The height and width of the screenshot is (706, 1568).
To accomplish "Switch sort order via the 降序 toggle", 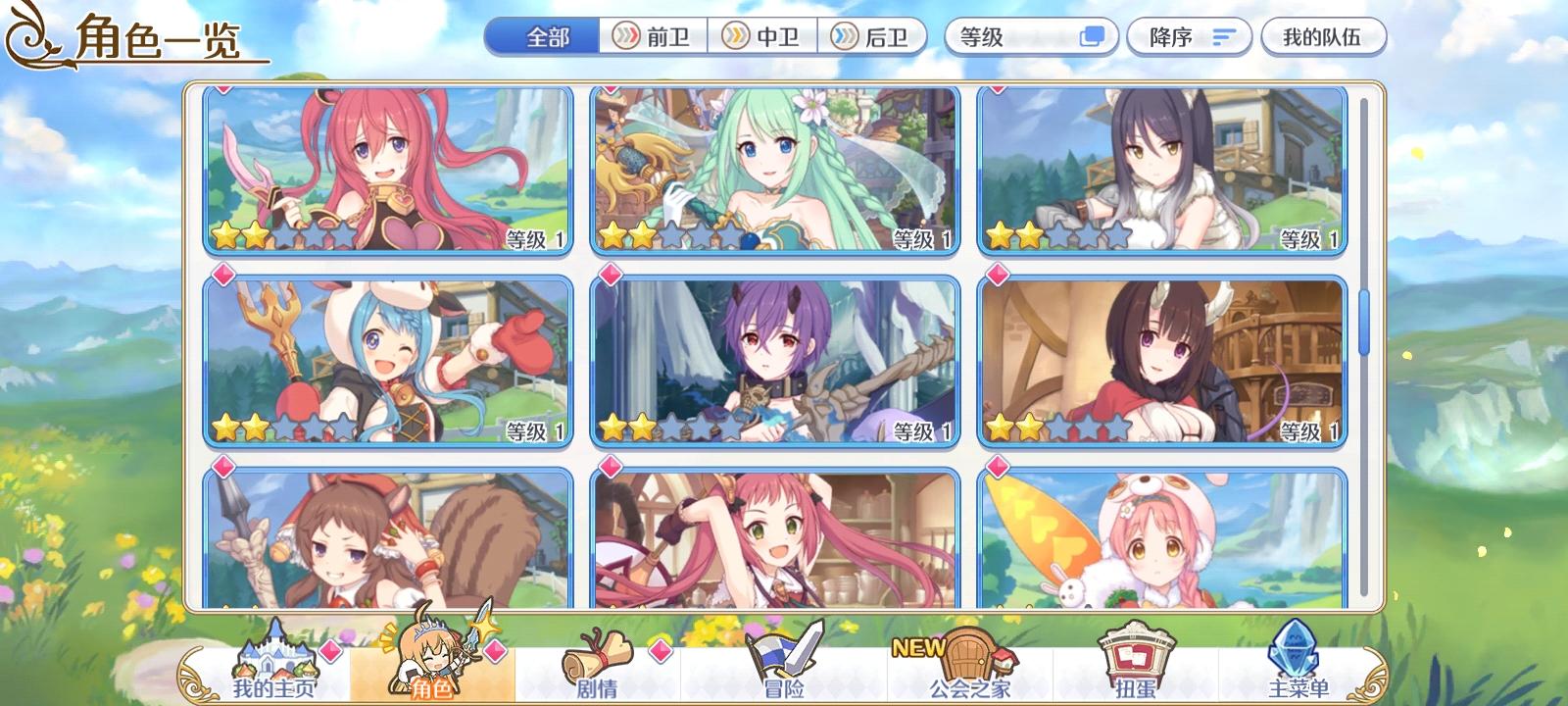I will [x=1188, y=36].
